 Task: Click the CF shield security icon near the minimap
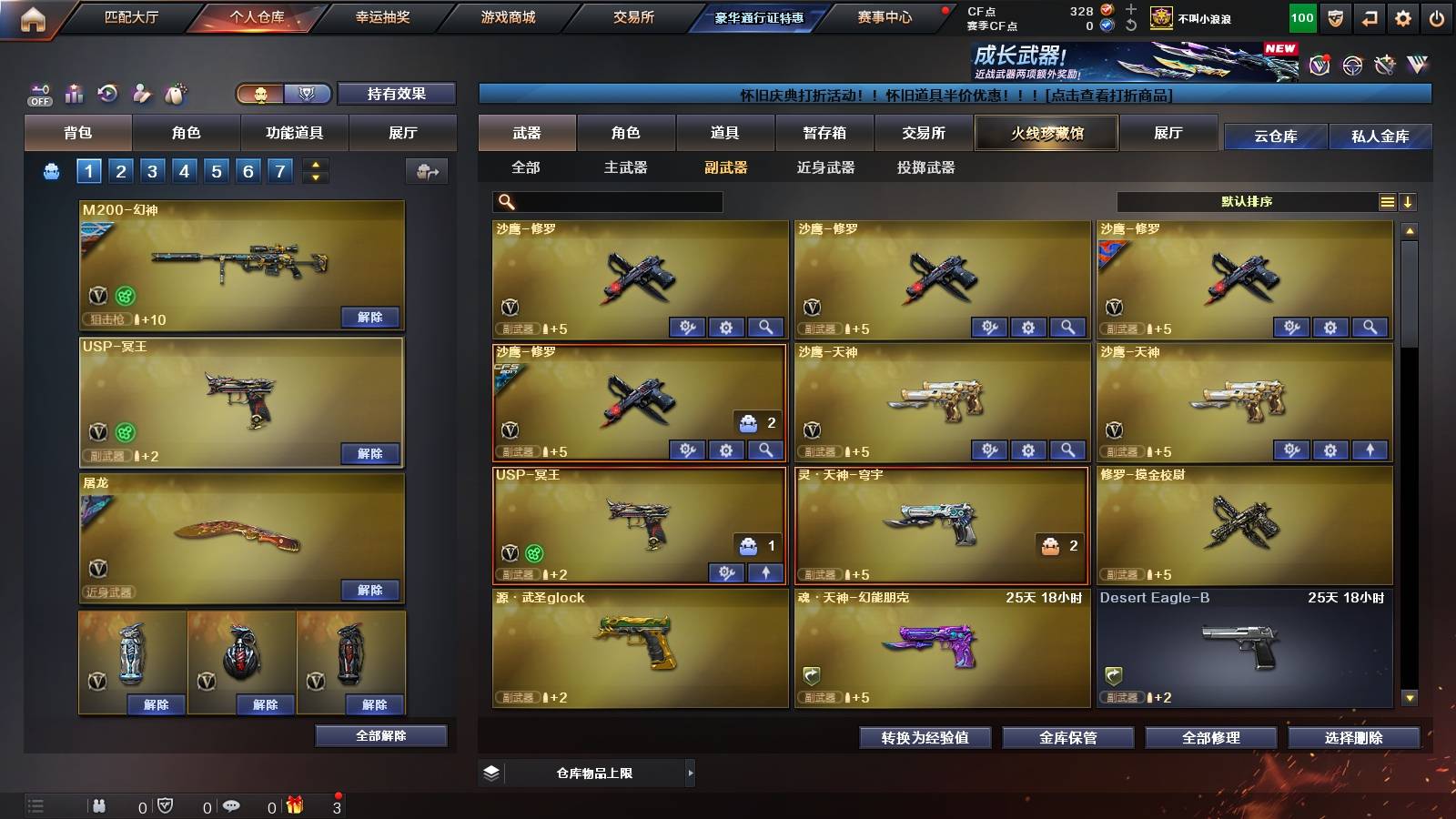tap(165, 806)
